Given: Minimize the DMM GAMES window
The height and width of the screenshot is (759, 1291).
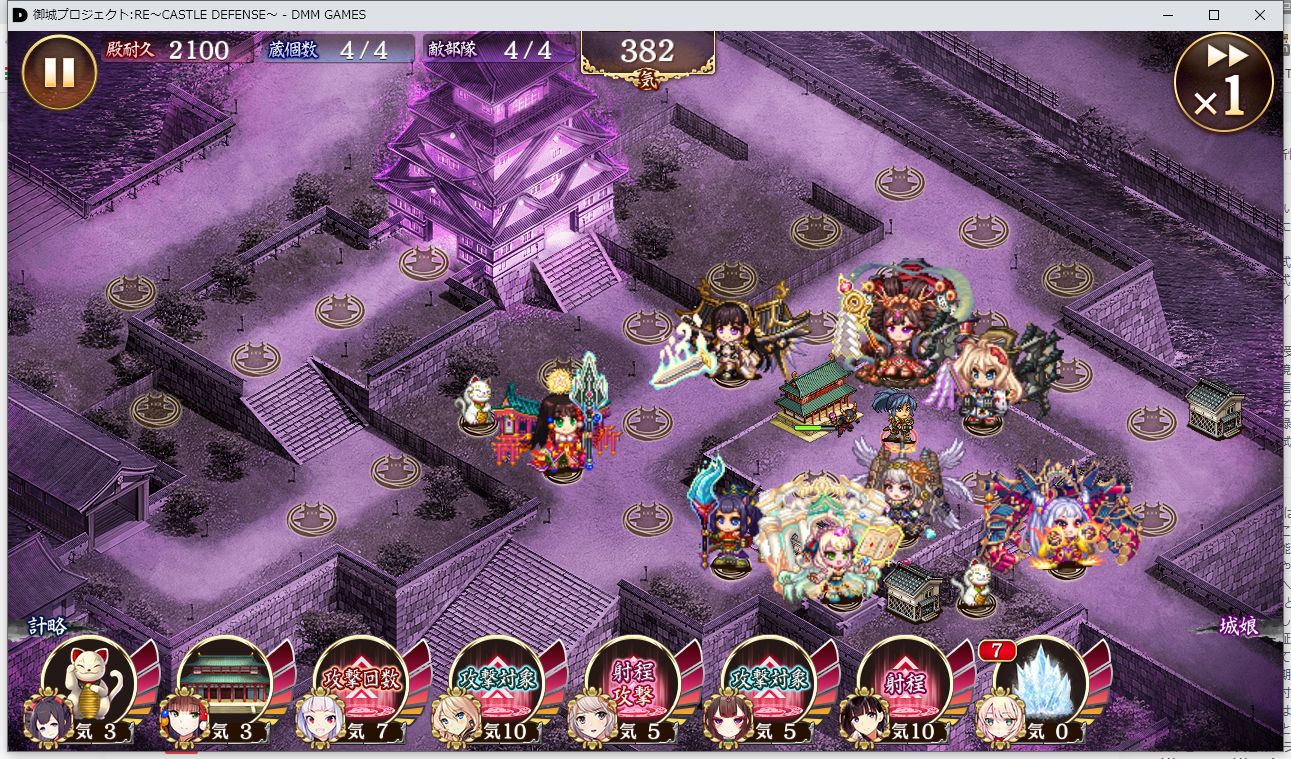Looking at the screenshot, I should [x=1167, y=15].
